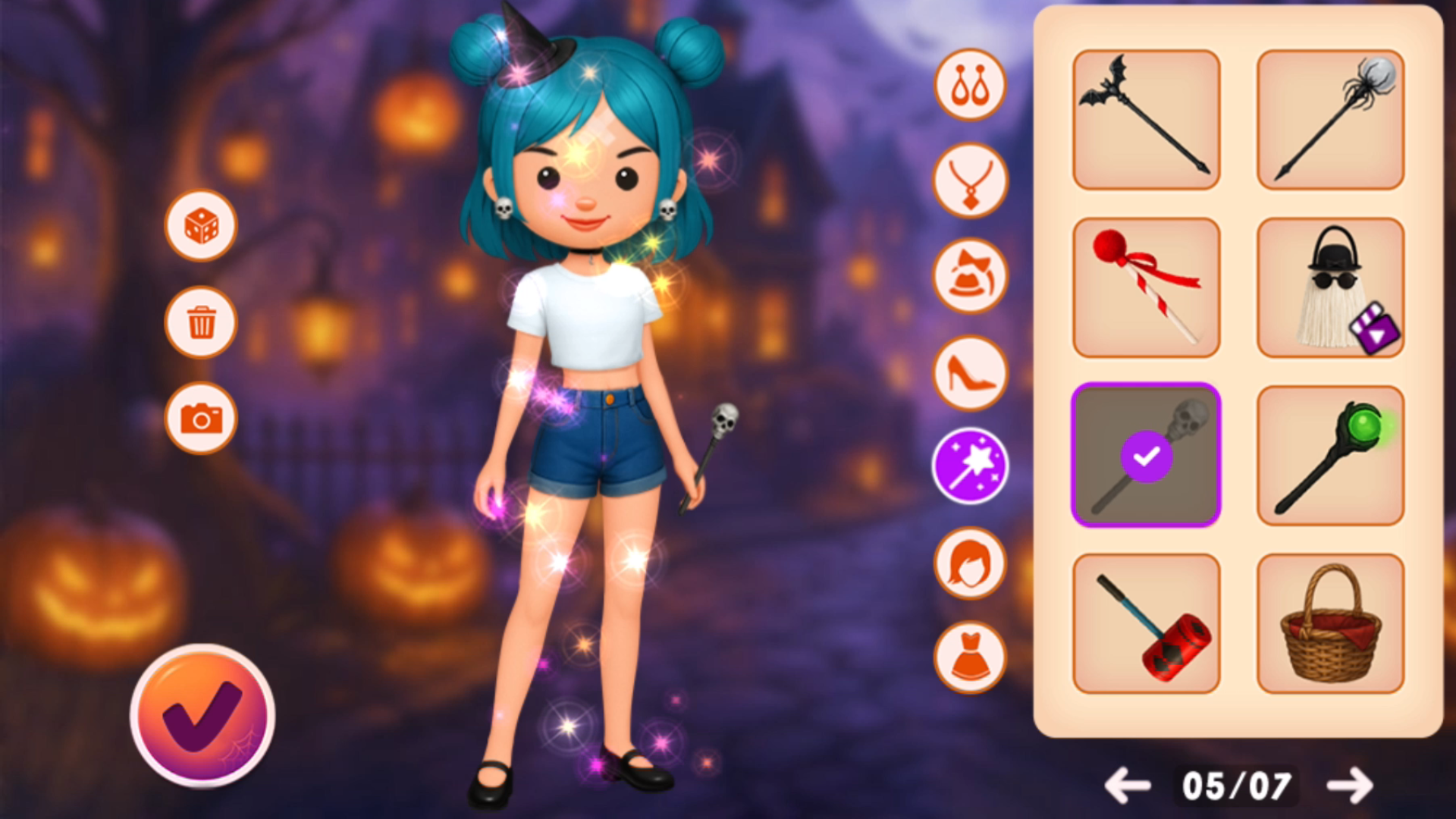Take a photo with the camera button
This screenshot has height=819, width=1456.
coord(201,418)
